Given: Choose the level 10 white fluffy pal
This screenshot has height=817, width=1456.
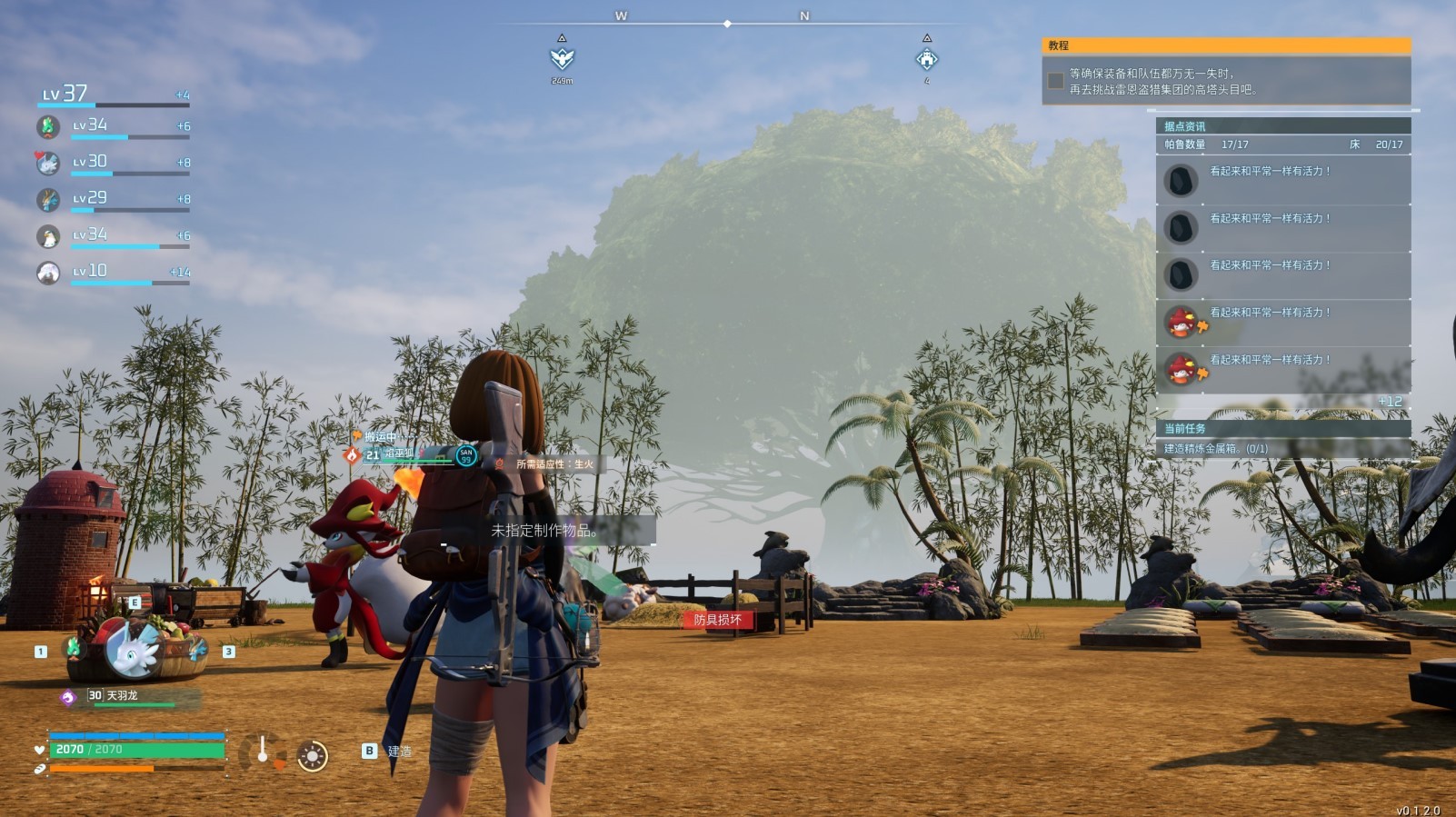Looking at the screenshot, I should click(x=48, y=273).
